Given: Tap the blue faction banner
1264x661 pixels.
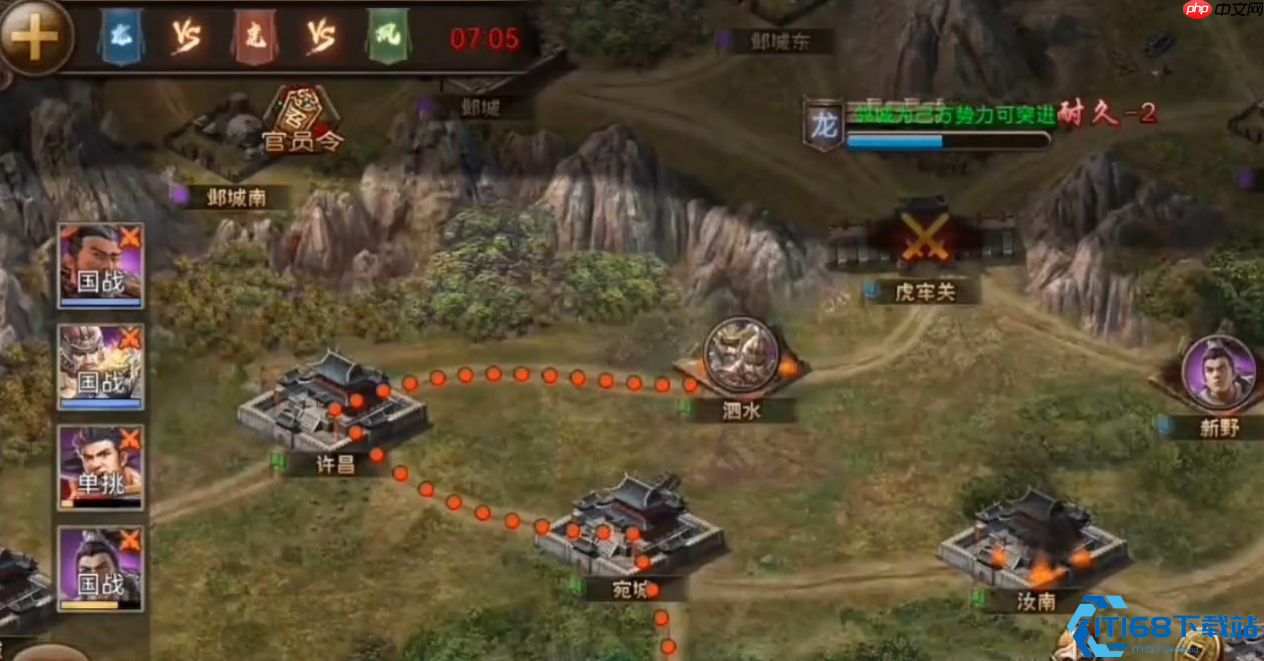Looking at the screenshot, I should click(x=120, y=37).
